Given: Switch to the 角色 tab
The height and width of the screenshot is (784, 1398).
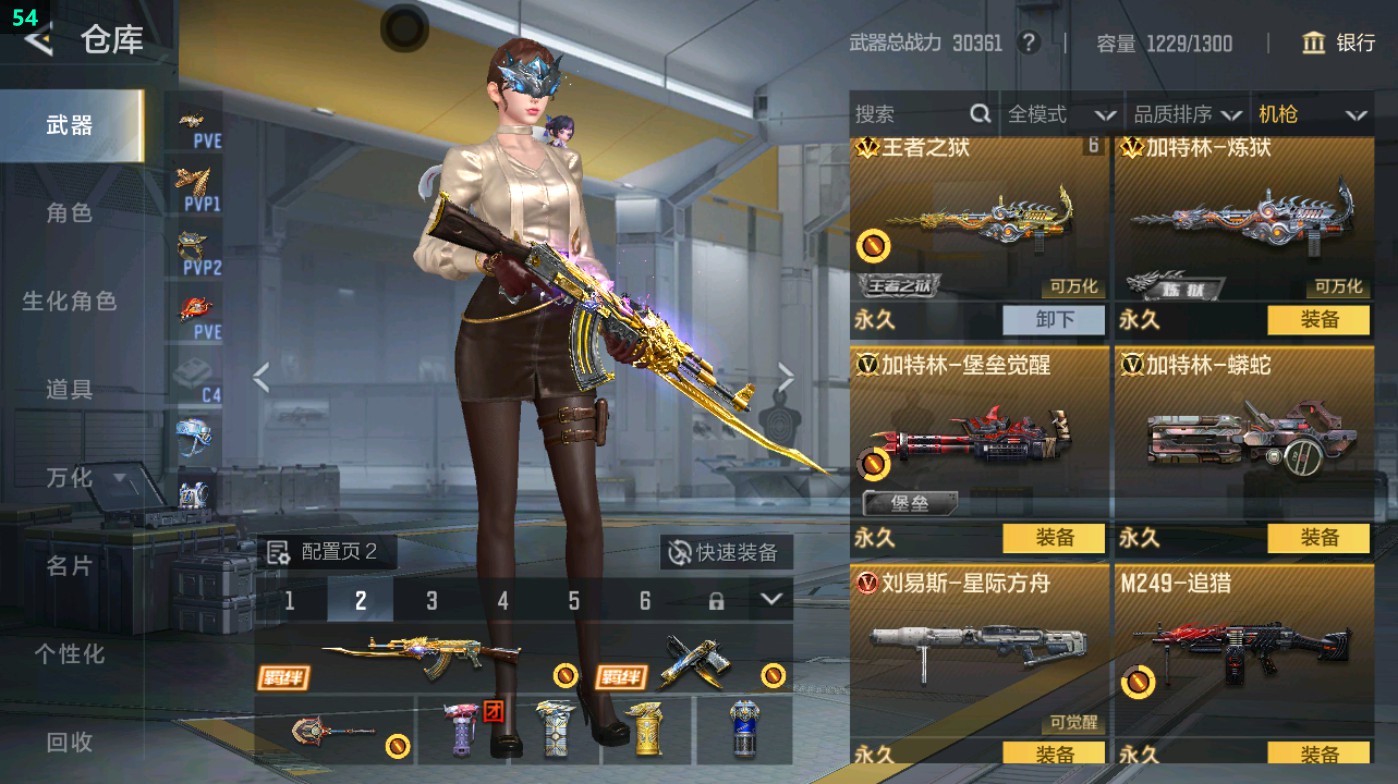Looking at the screenshot, I should click(x=69, y=214).
